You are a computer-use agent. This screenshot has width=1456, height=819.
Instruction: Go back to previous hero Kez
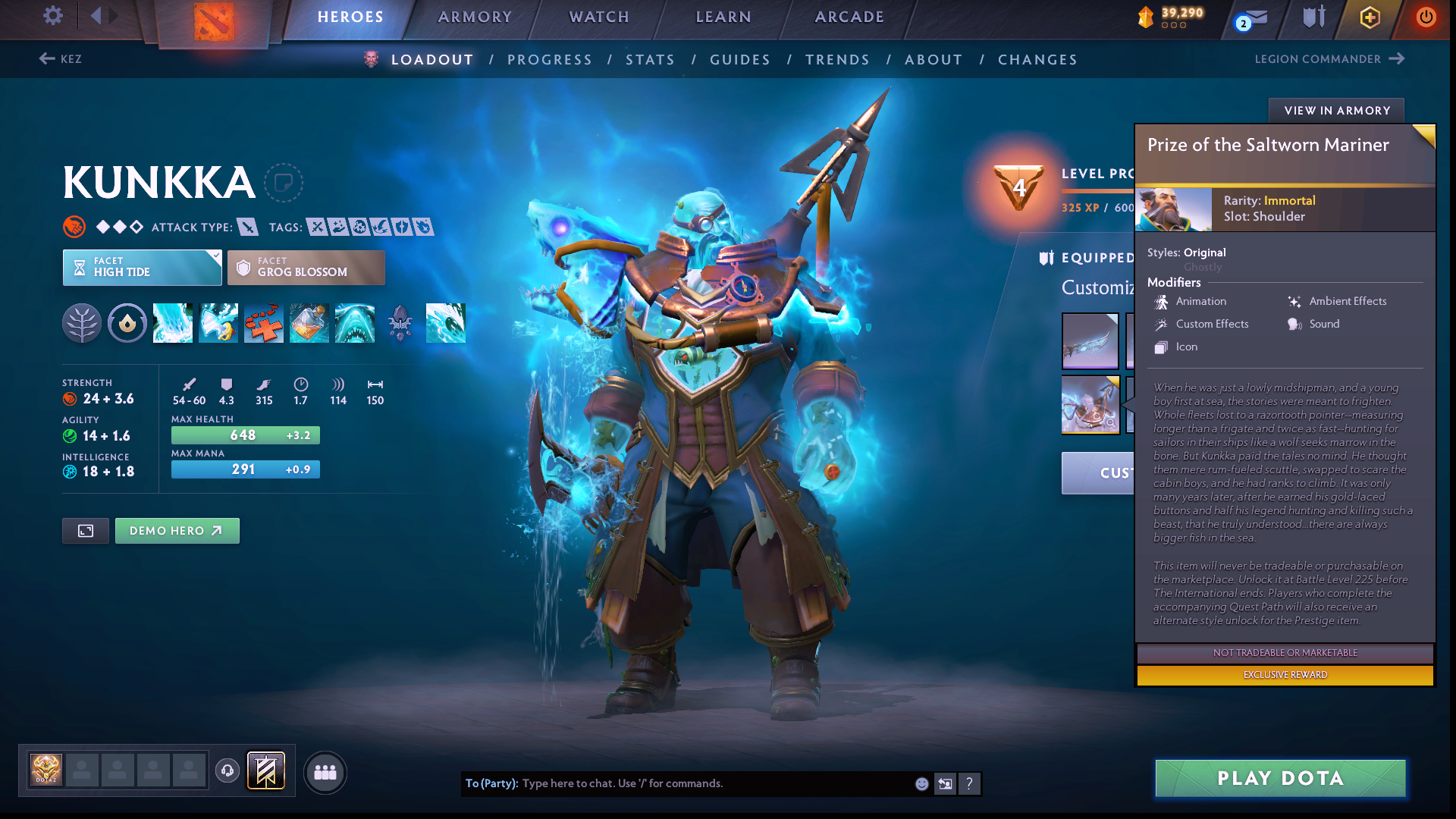[61, 59]
